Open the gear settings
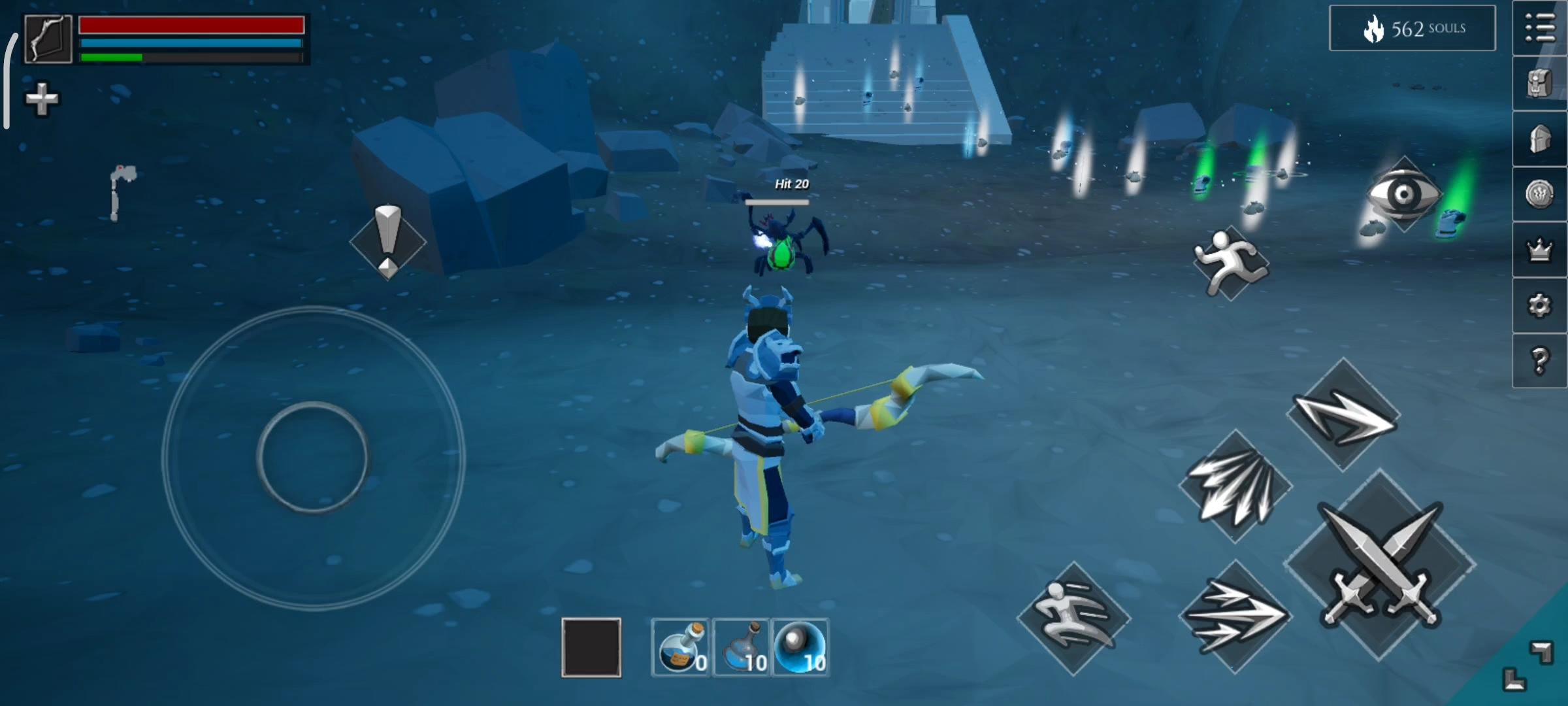This screenshot has width=1568, height=706. (x=1539, y=305)
